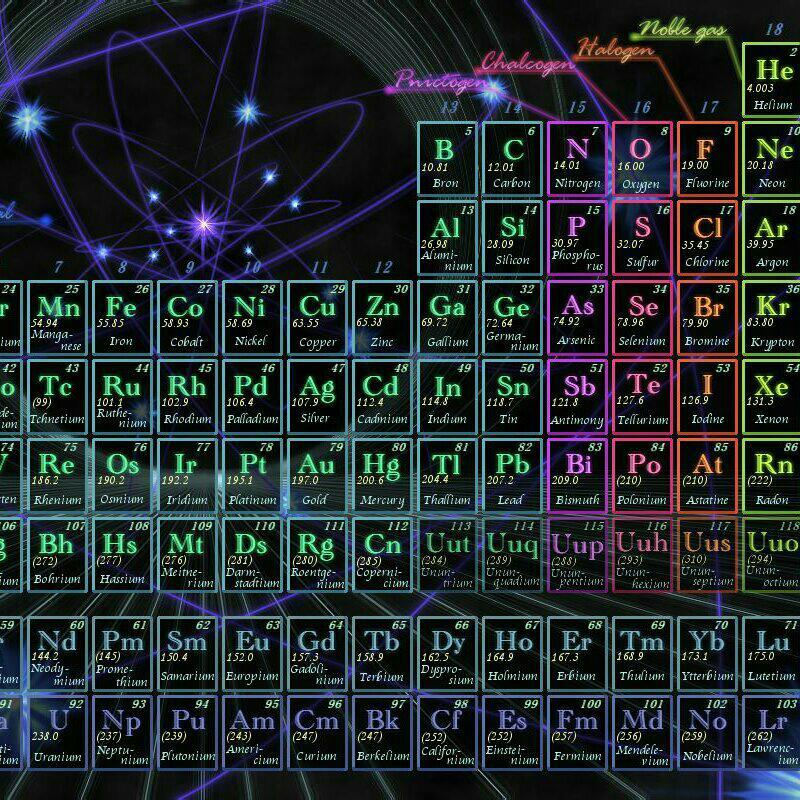Image resolution: width=800 pixels, height=800 pixels.
Task: Select the Xenon element tile
Action: [x=772, y=395]
